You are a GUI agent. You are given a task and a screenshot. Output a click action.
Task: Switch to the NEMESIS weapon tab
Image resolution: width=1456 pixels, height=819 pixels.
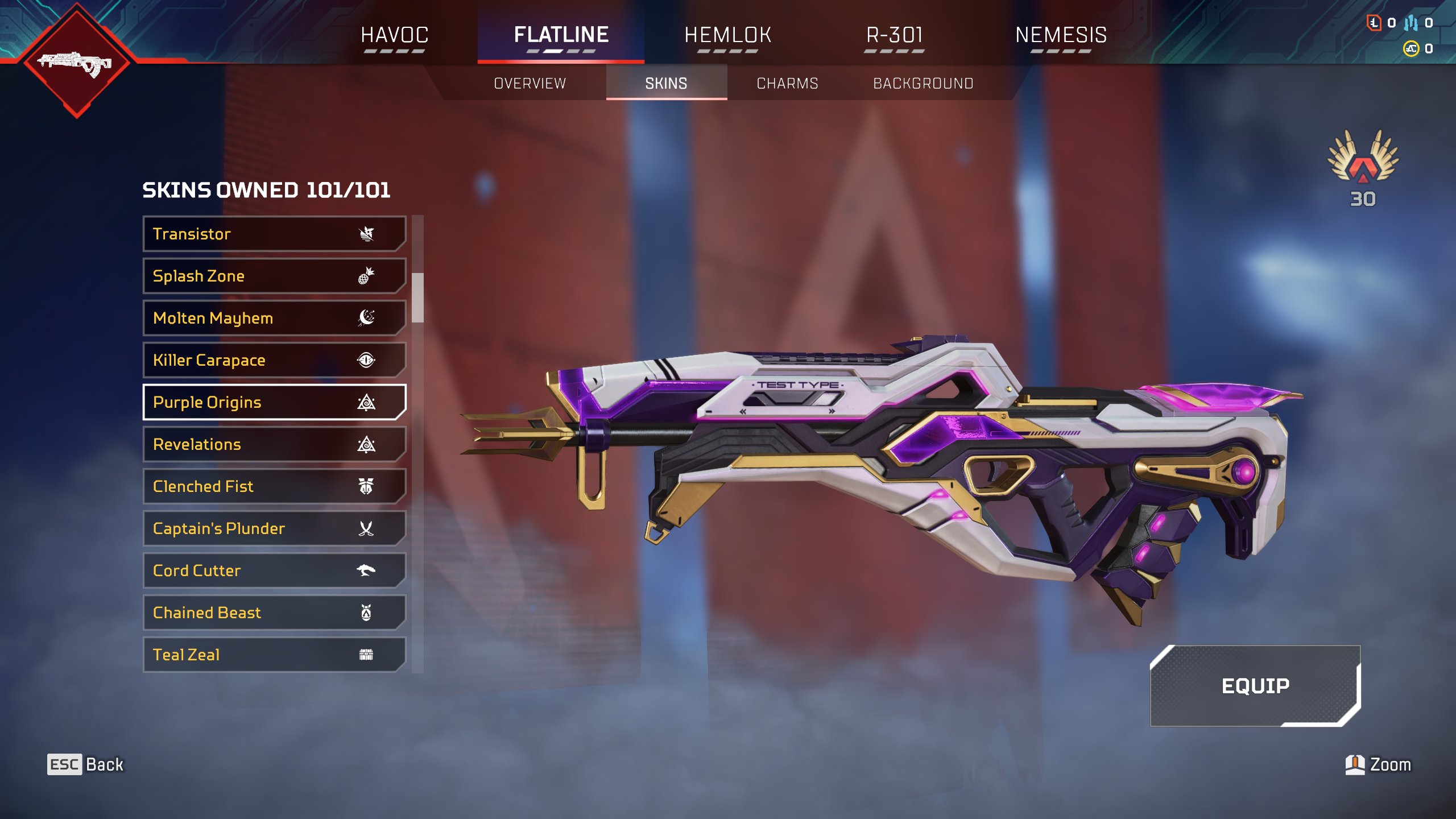[x=1061, y=35]
